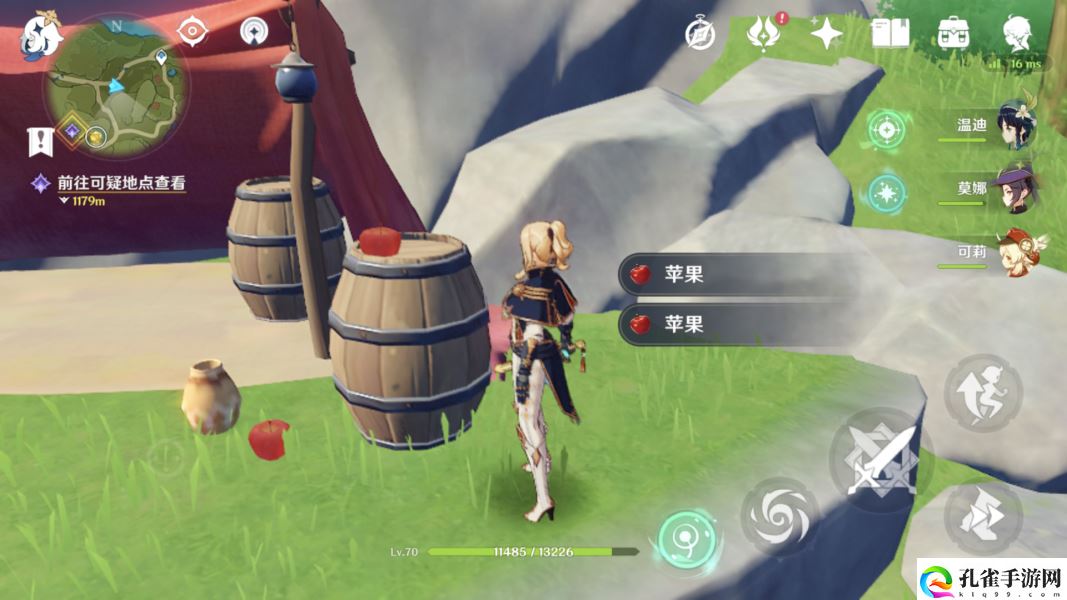This screenshot has height=600, width=1067.
Task: Unleash the glowing green elemental burst
Action: click(x=686, y=539)
